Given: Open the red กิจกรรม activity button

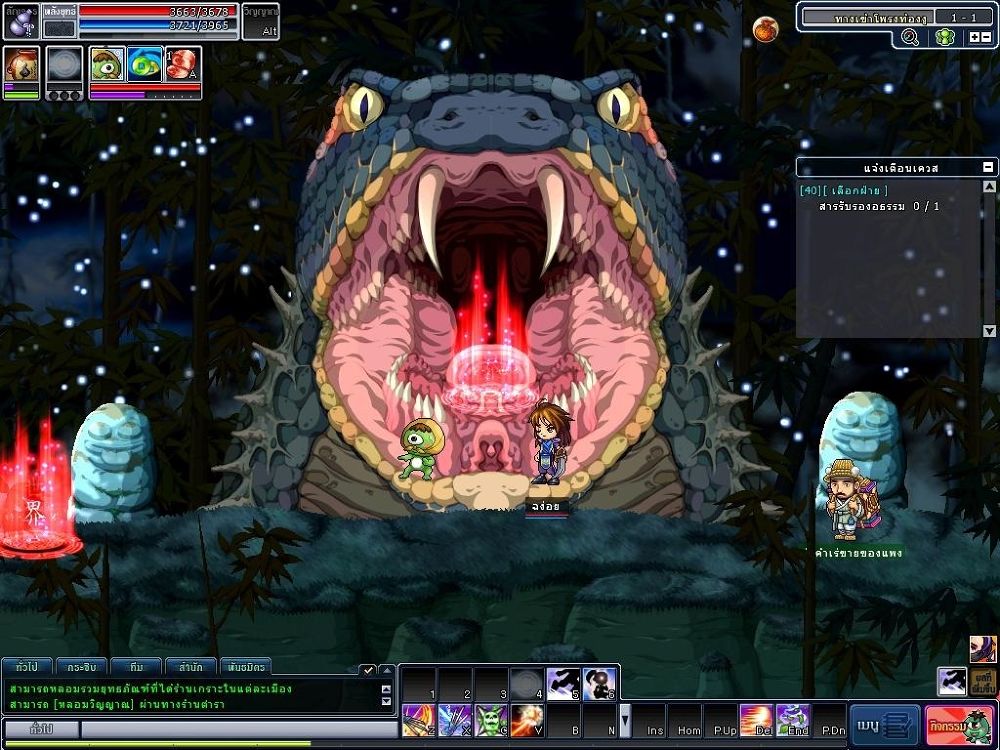Looking at the screenshot, I should [x=960, y=724].
